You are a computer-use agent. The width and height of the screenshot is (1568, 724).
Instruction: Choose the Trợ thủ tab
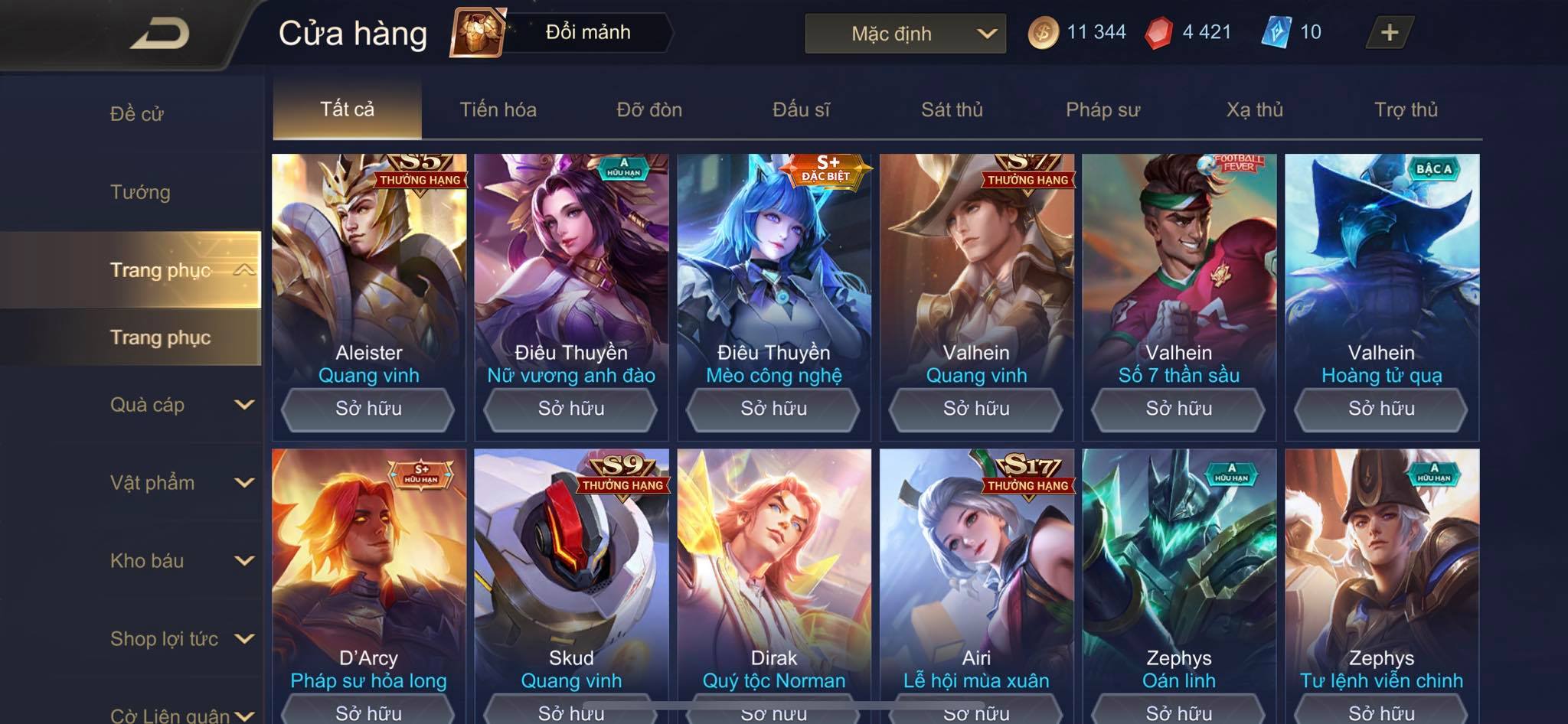point(1406,109)
